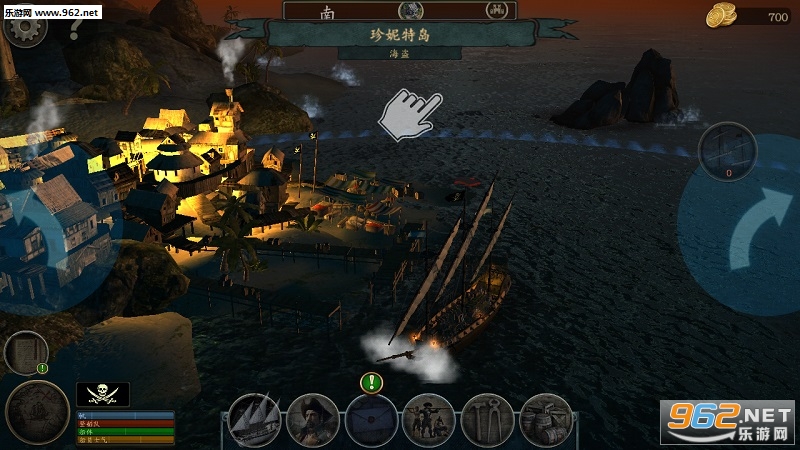
Task: Open the ship management icon
Action: 254,420
